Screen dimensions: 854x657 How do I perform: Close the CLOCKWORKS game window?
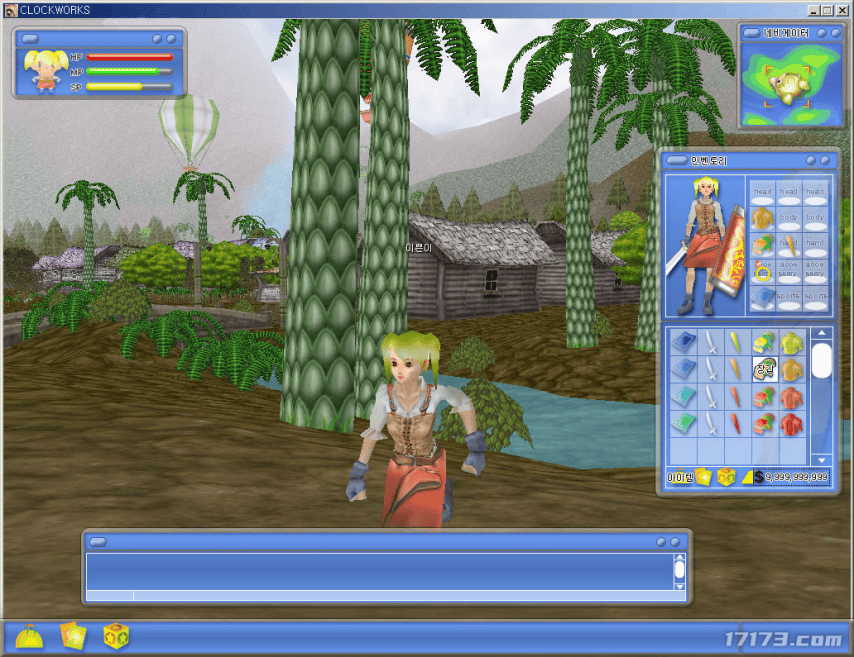coord(842,10)
